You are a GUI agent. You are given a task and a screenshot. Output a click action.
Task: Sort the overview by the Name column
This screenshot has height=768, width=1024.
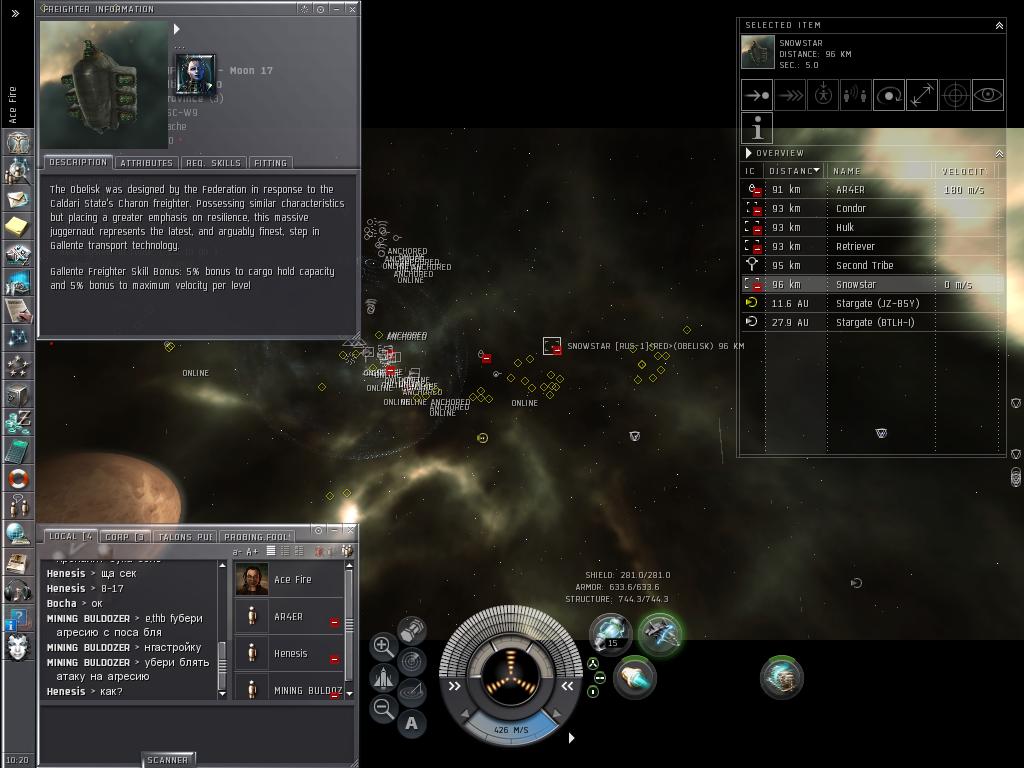880,171
